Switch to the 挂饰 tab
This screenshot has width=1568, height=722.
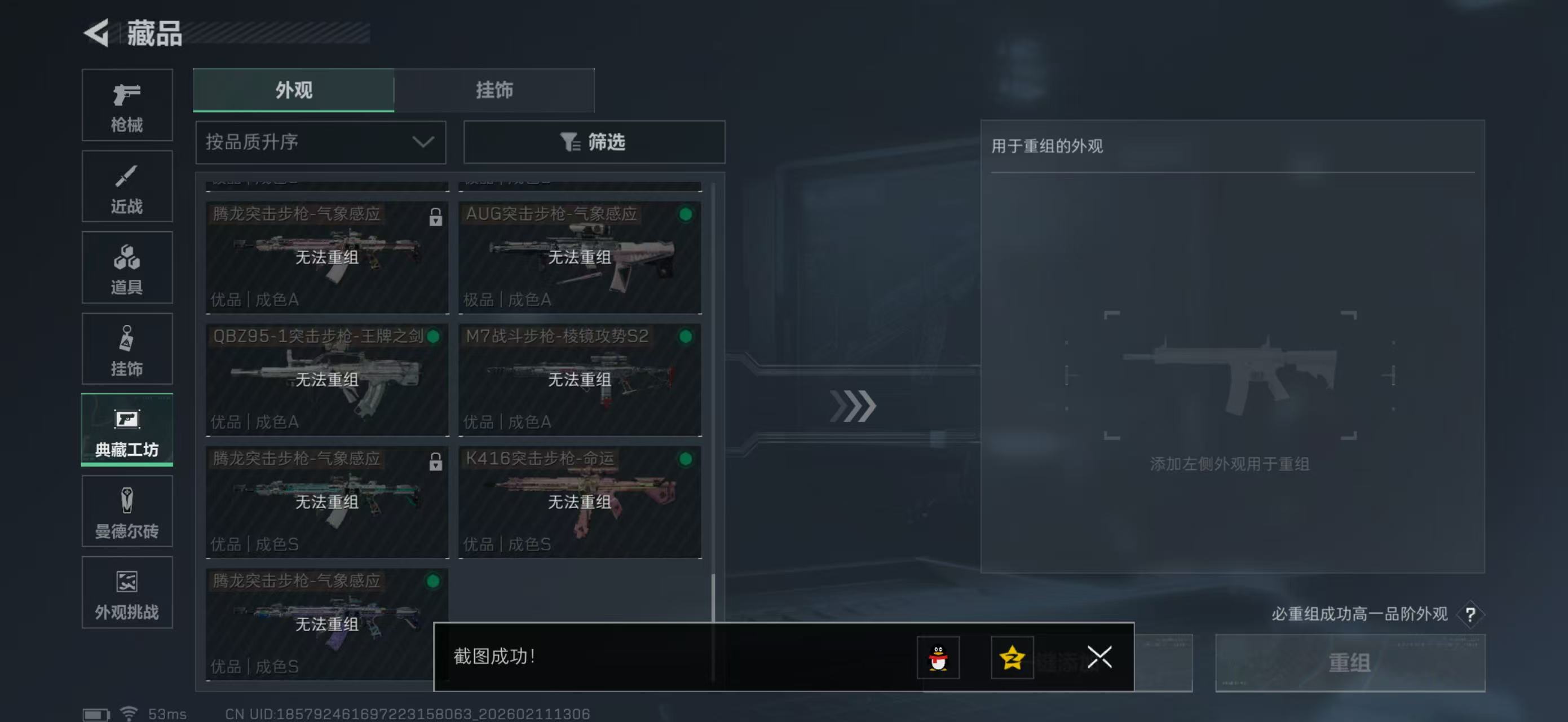[x=494, y=90]
